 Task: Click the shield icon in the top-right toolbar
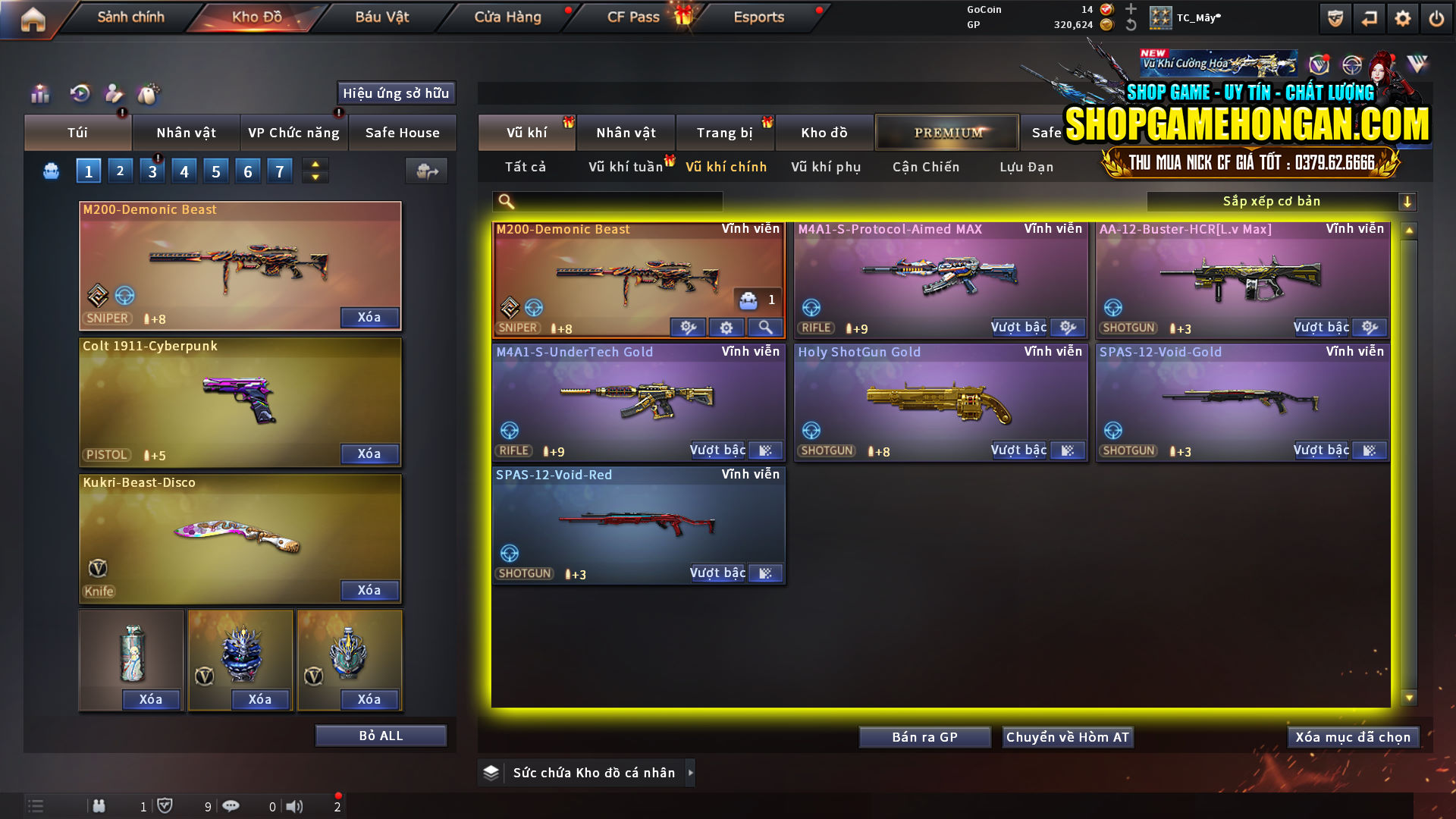(1335, 17)
